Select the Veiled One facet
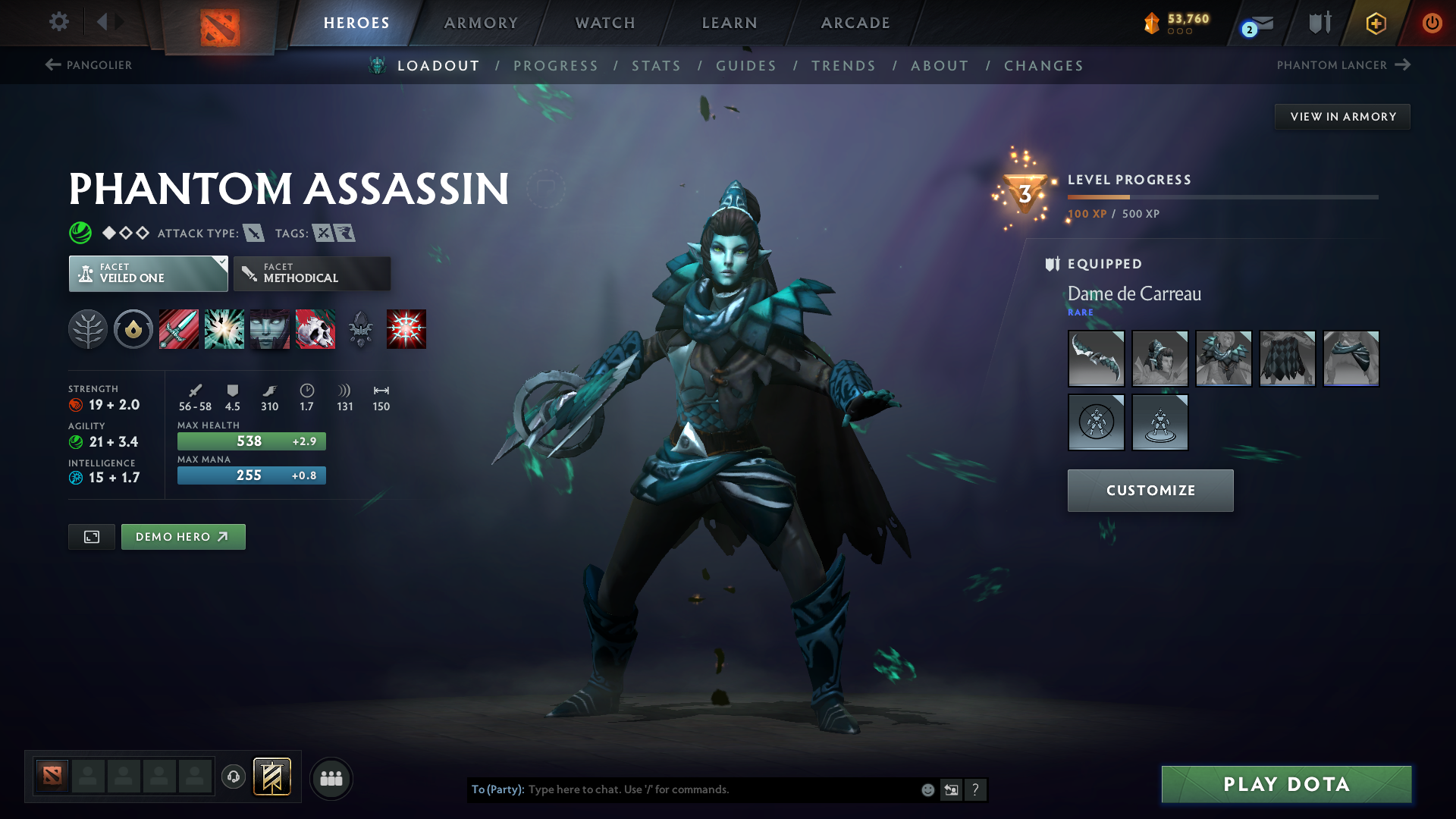 [148, 273]
